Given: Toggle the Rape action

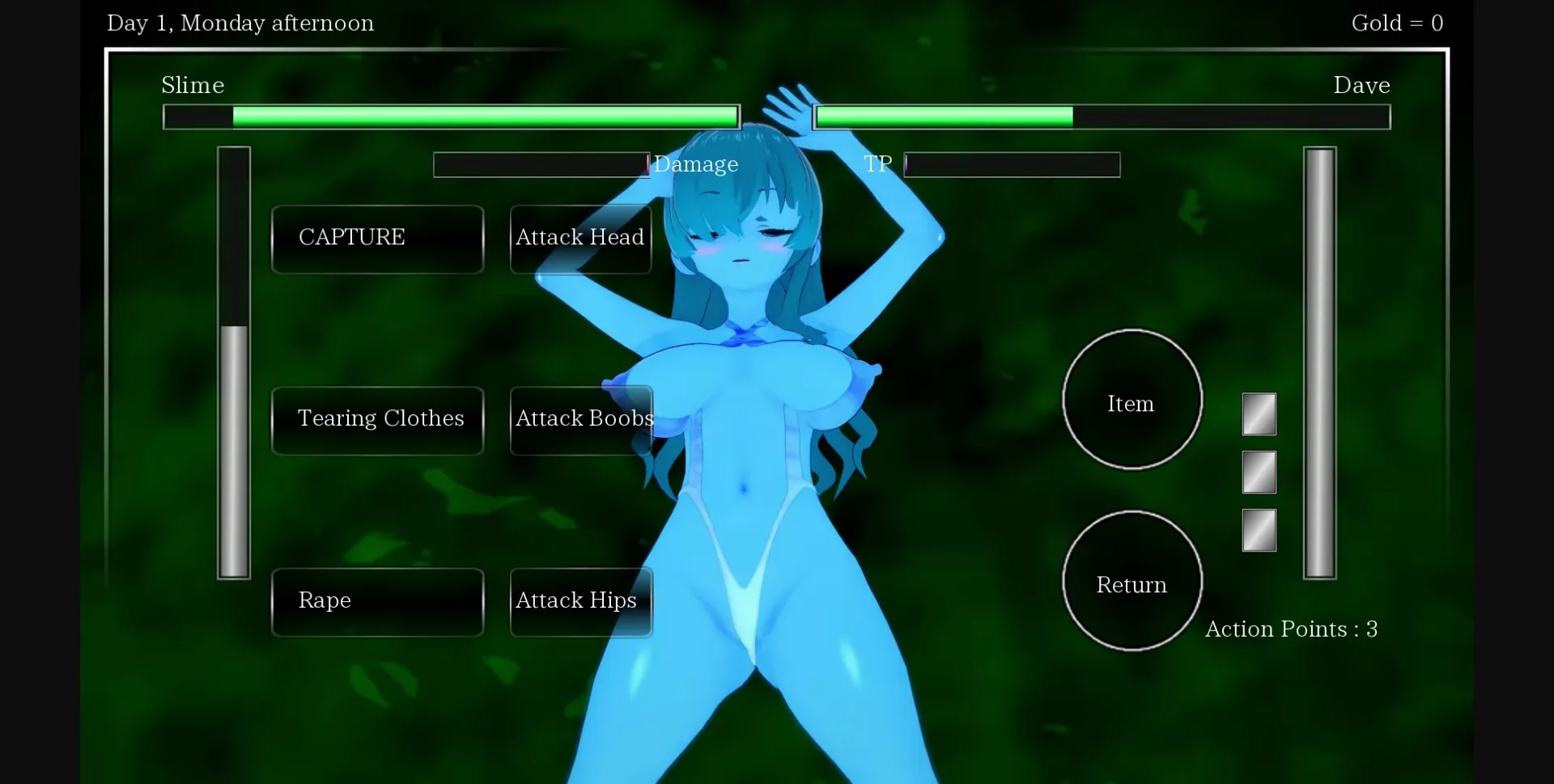Looking at the screenshot, I should [377, 602].
